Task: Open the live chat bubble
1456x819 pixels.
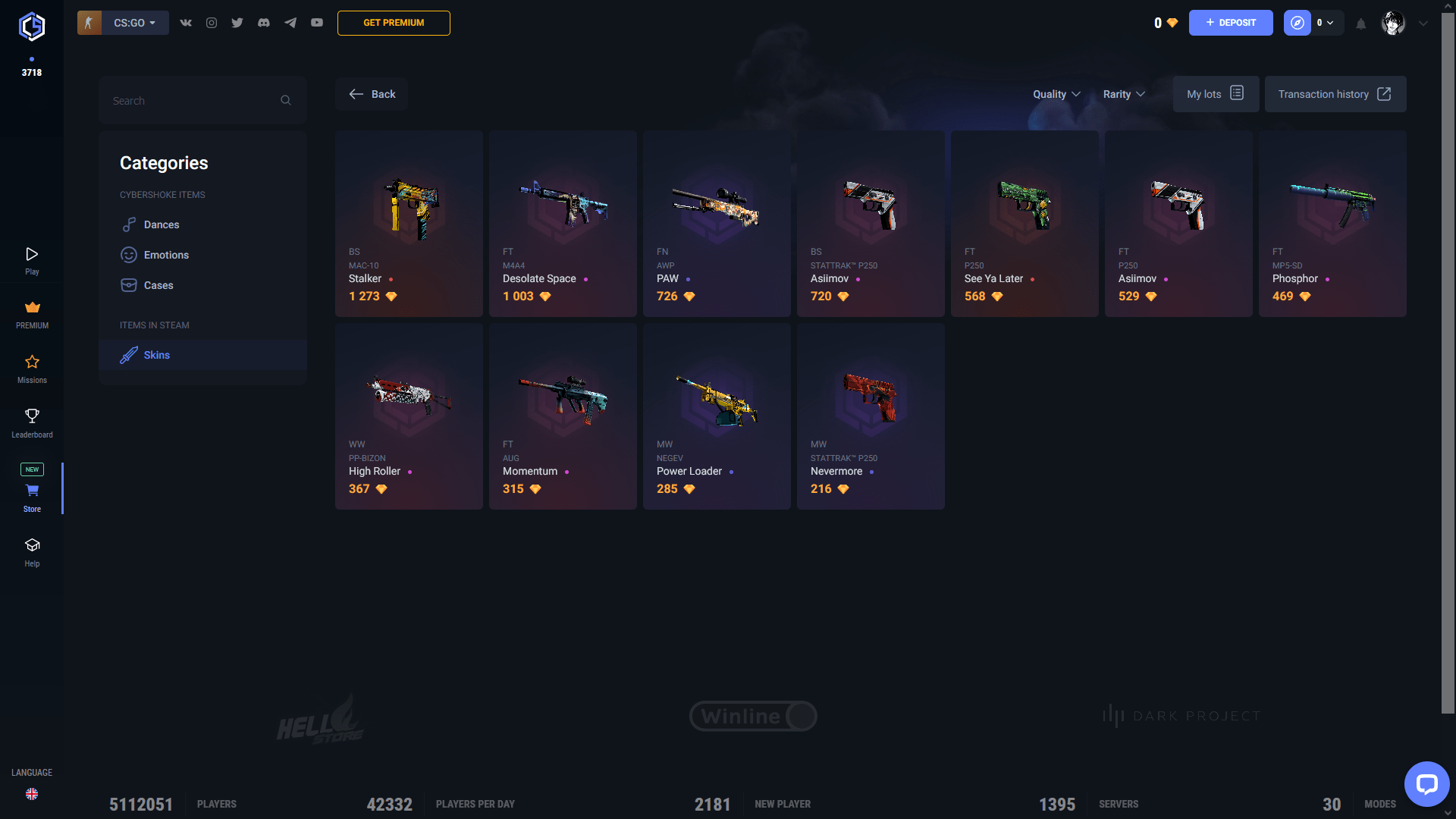Action: pos(1426,784)
